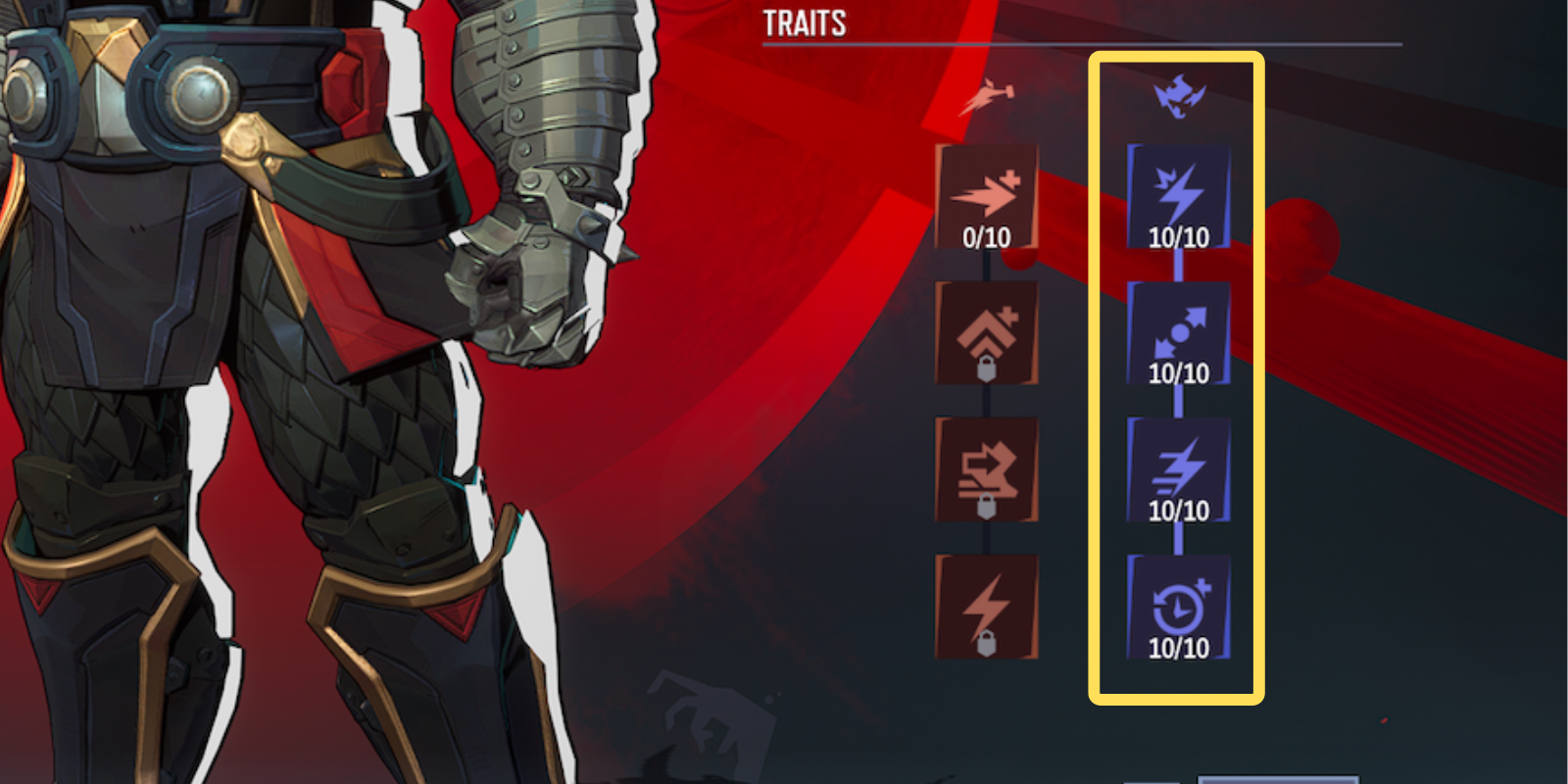The image size is (1568, 784).
Task: Choose the lightning speed trait icon
Action: coord(1181,465)
